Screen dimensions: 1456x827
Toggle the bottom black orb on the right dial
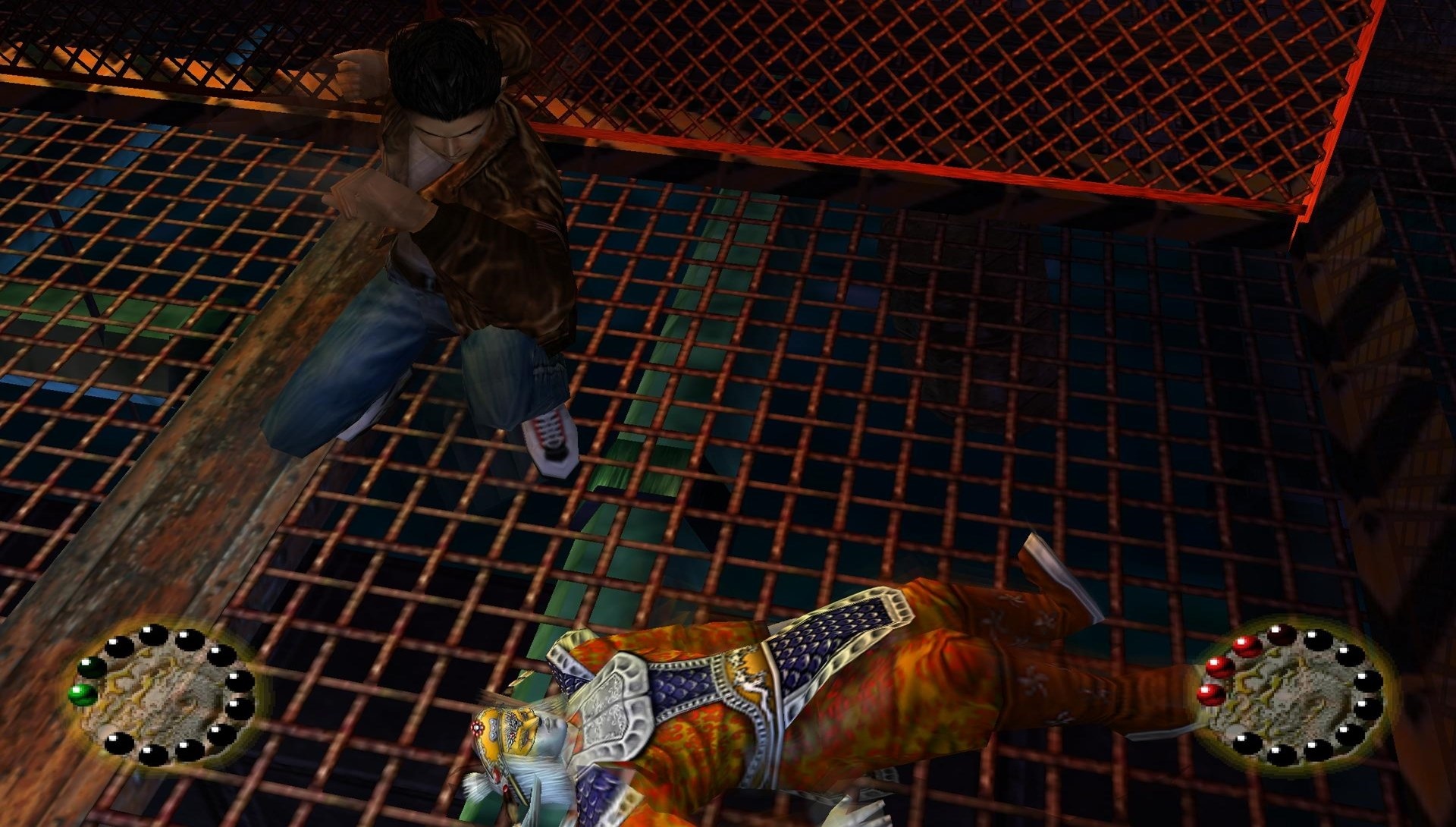click(1282, 756)
